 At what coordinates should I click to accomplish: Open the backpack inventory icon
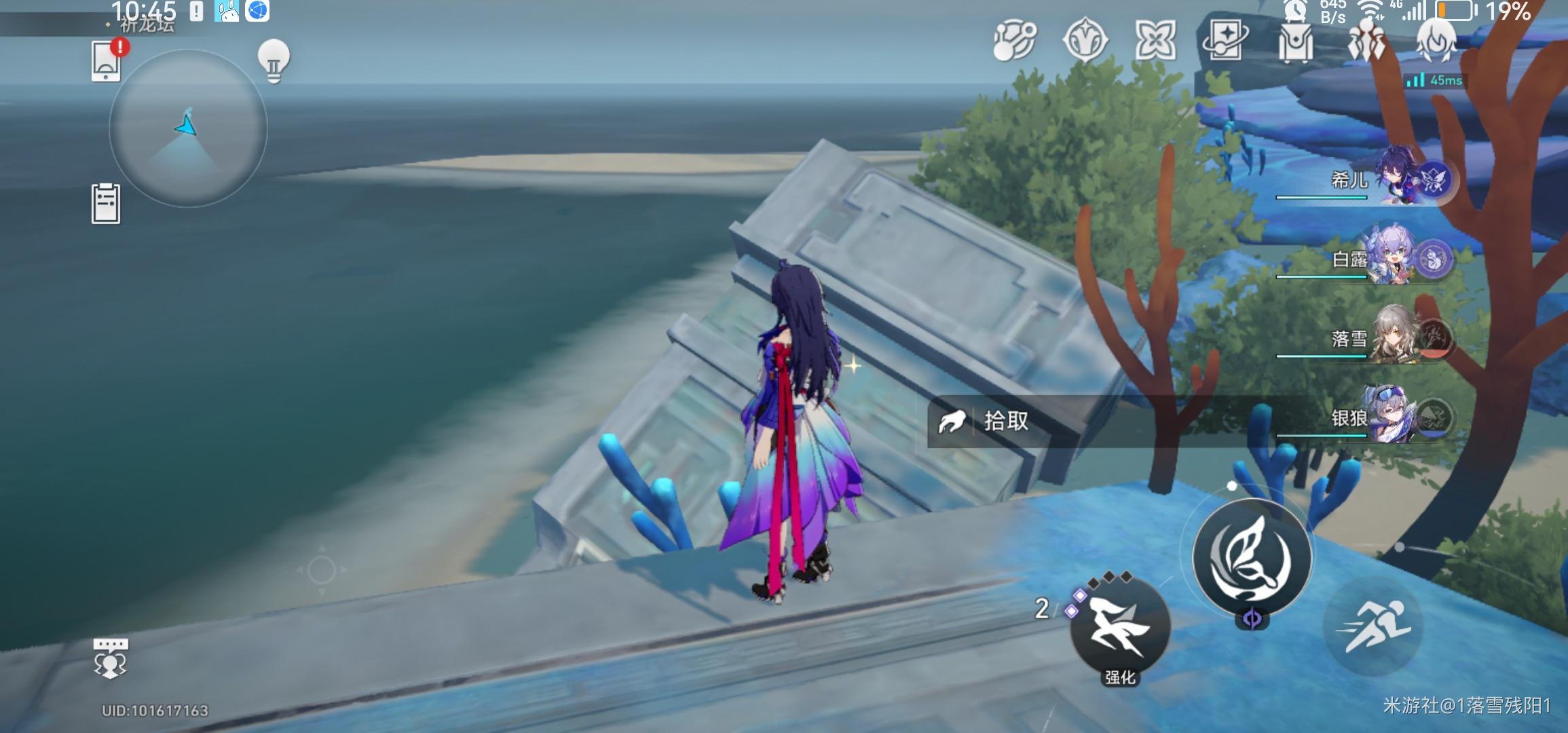pyautogui.click(x=1295, y=42)
